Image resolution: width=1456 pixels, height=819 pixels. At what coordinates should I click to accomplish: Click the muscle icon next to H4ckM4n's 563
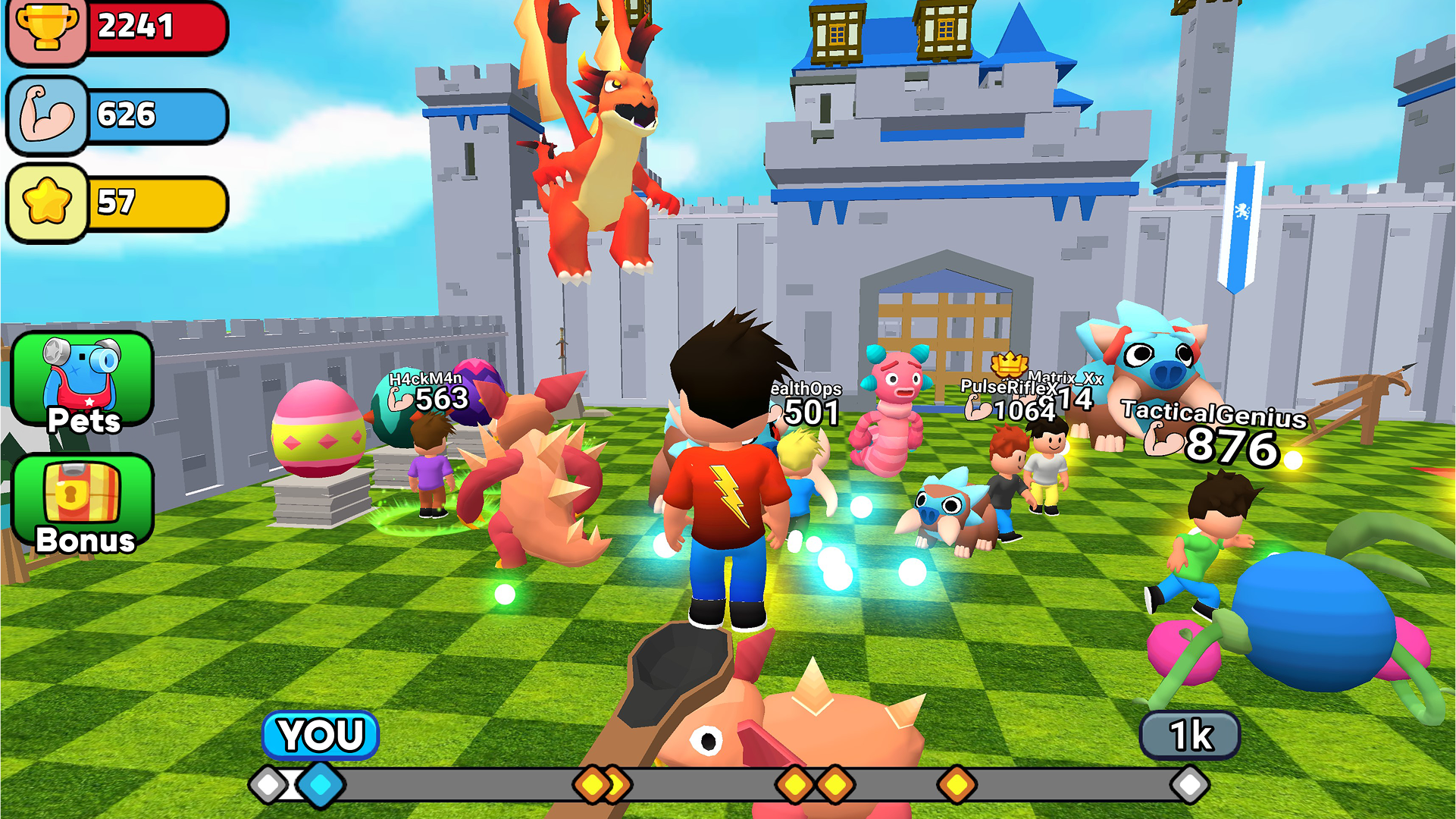coord(399,399)
